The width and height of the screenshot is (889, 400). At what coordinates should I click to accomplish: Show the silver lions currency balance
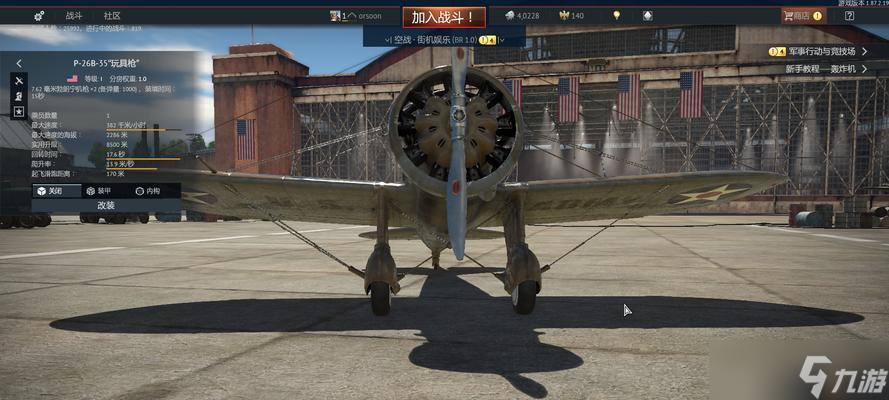(x=521, y=16)
